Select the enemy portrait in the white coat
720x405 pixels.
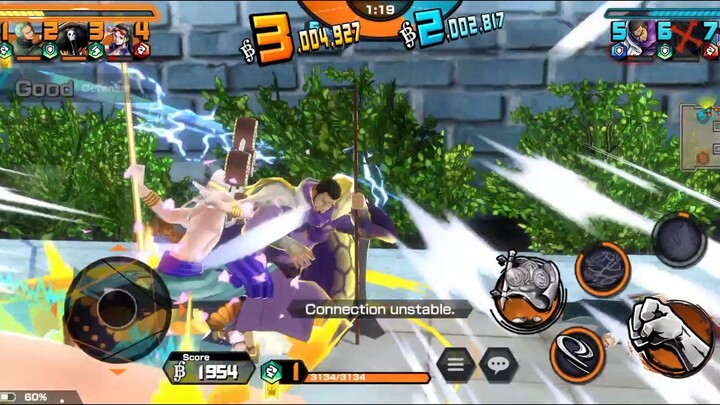click(x=642, y=37)
